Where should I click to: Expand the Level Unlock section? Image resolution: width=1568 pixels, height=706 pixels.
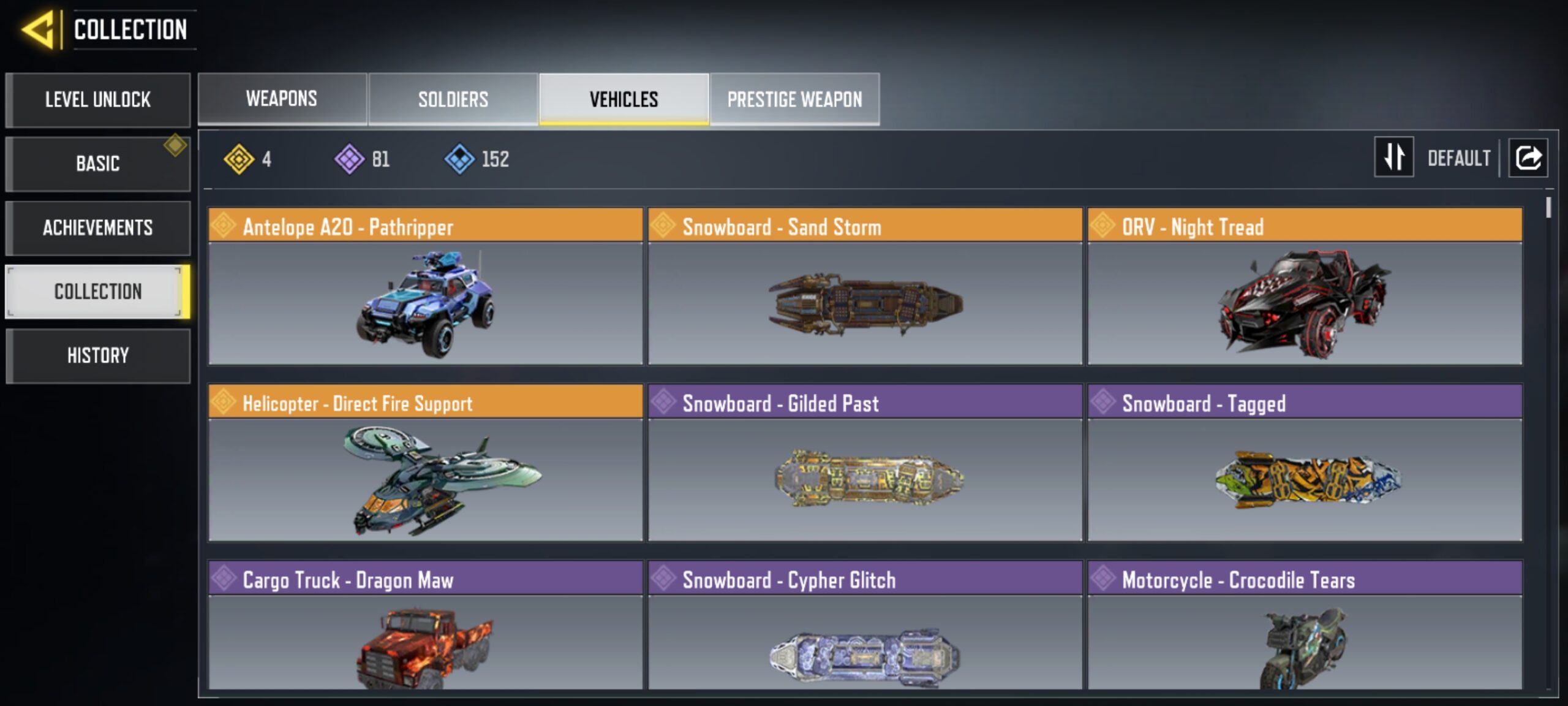coord(98,100)
